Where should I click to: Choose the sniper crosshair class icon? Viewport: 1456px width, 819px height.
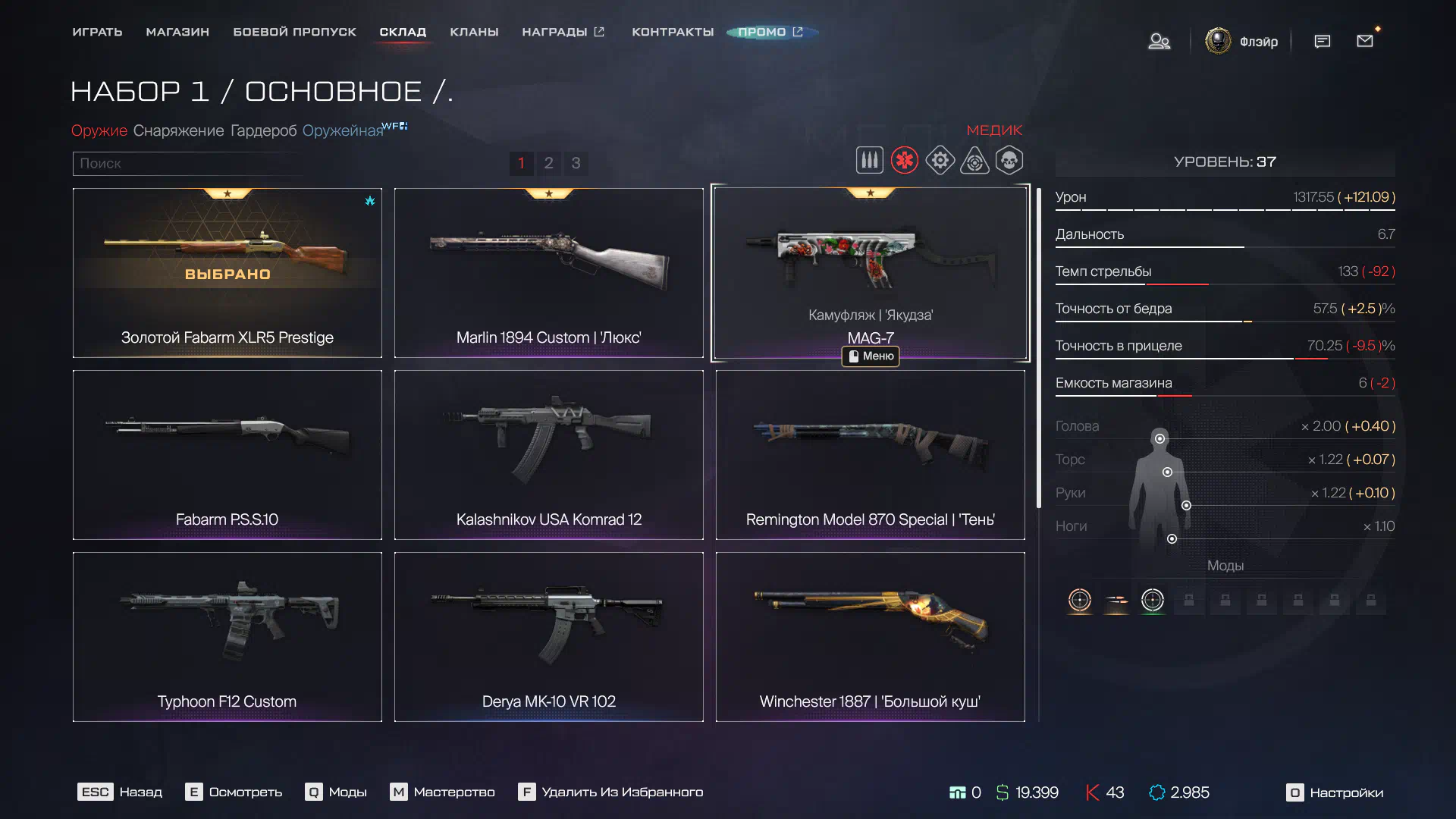click(974, 161)
